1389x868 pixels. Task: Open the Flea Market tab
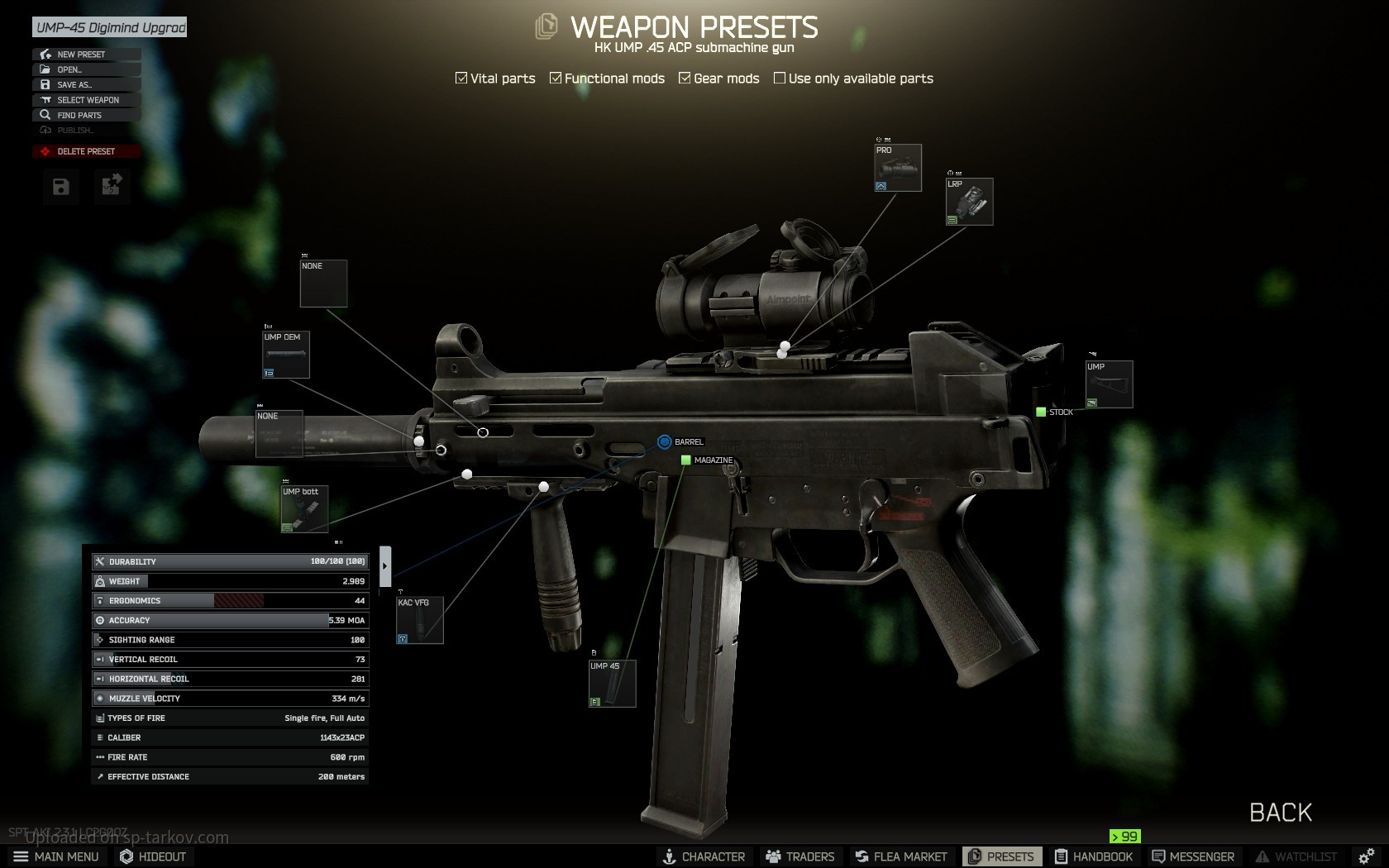[901, 856]
